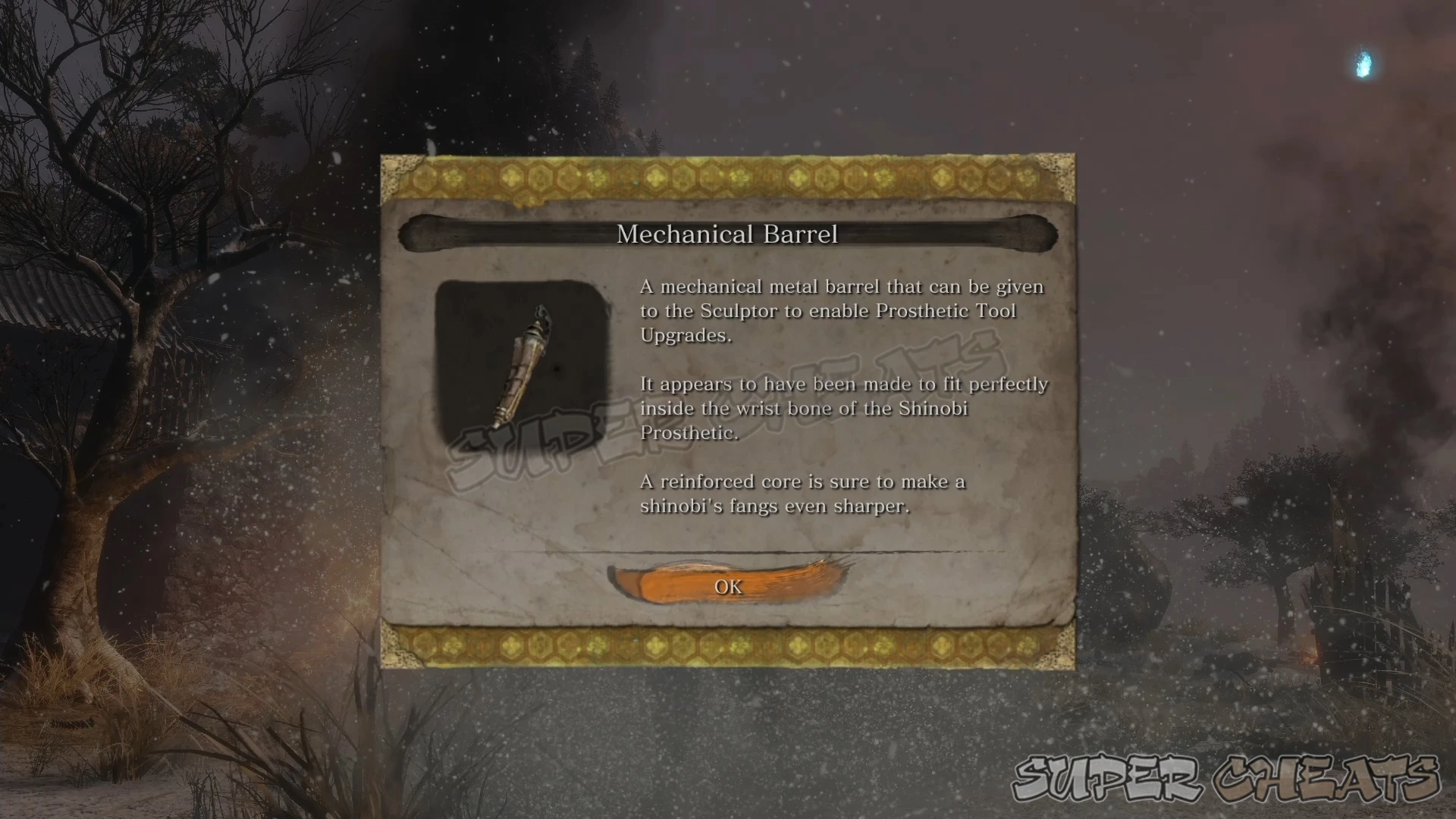Click the bottom golden honeycomb border
Screen dimensions: 1456x819
726,646
